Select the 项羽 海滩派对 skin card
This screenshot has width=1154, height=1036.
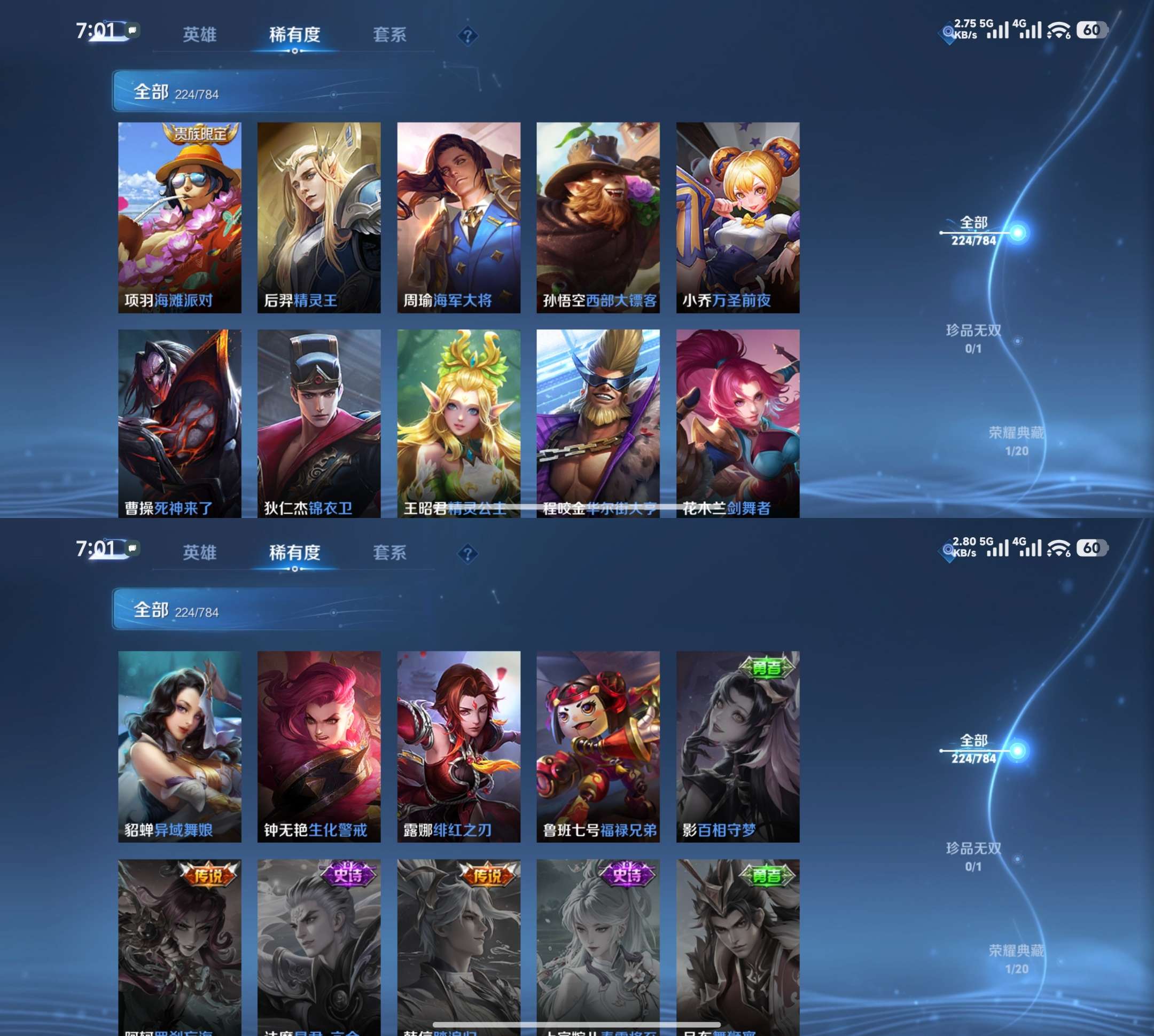coord(180,217)
